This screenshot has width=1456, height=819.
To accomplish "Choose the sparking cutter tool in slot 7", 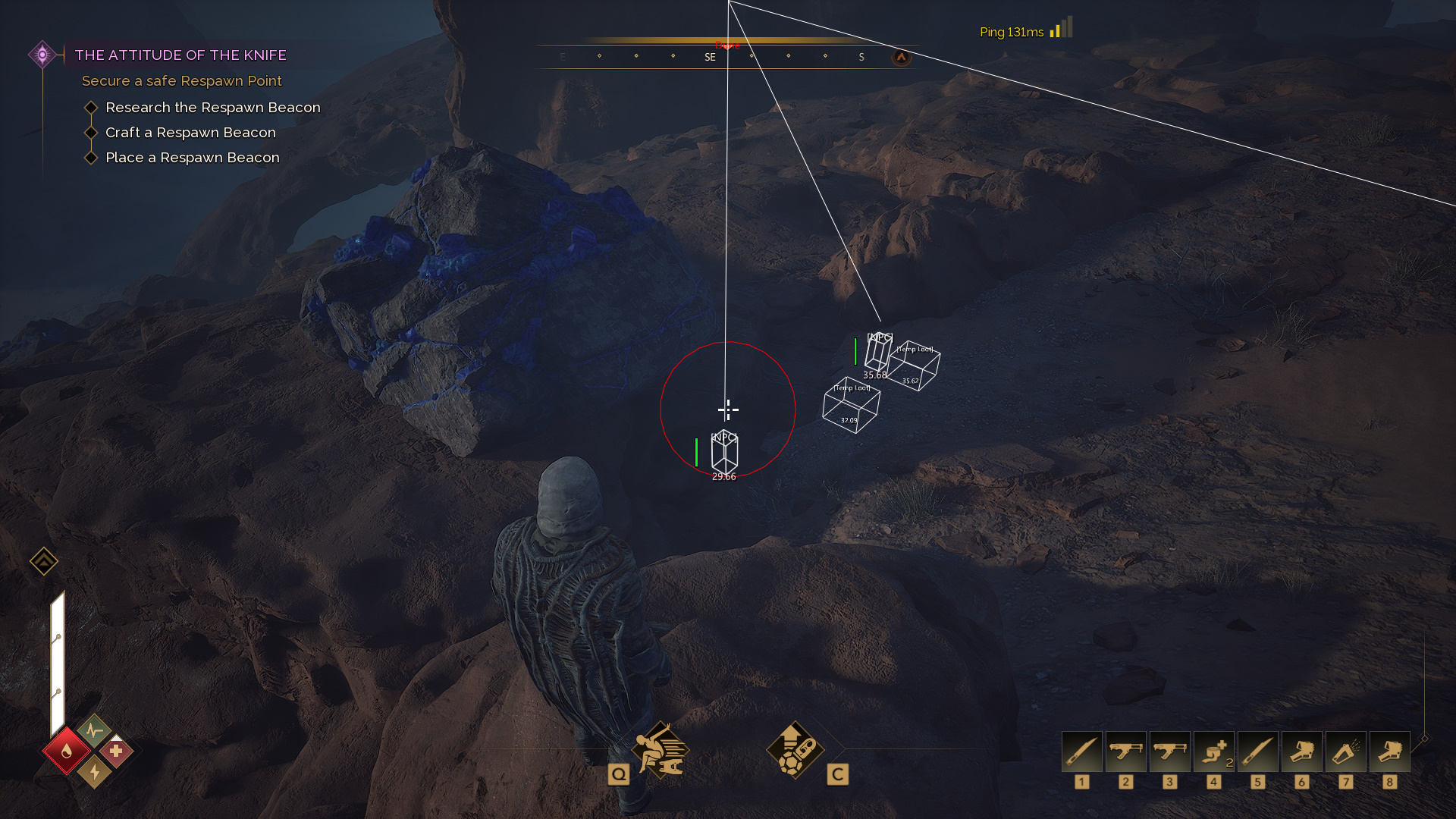I will click(x=1345, y=752).
